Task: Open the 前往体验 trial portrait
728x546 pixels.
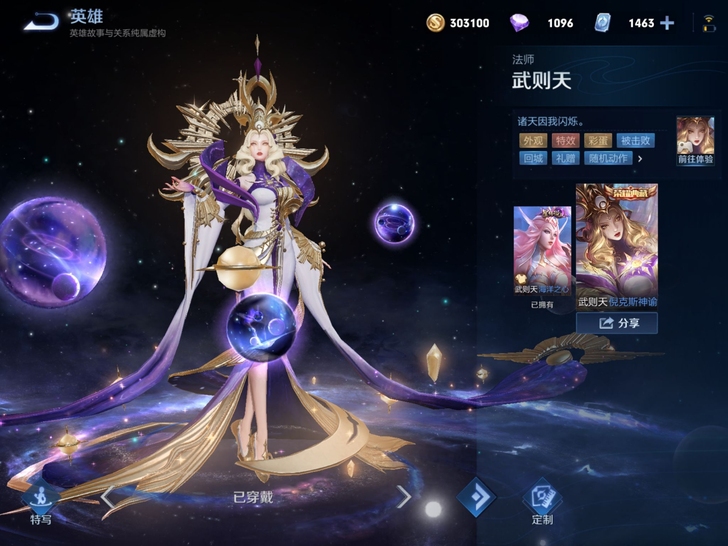Action: click(694, 140)
